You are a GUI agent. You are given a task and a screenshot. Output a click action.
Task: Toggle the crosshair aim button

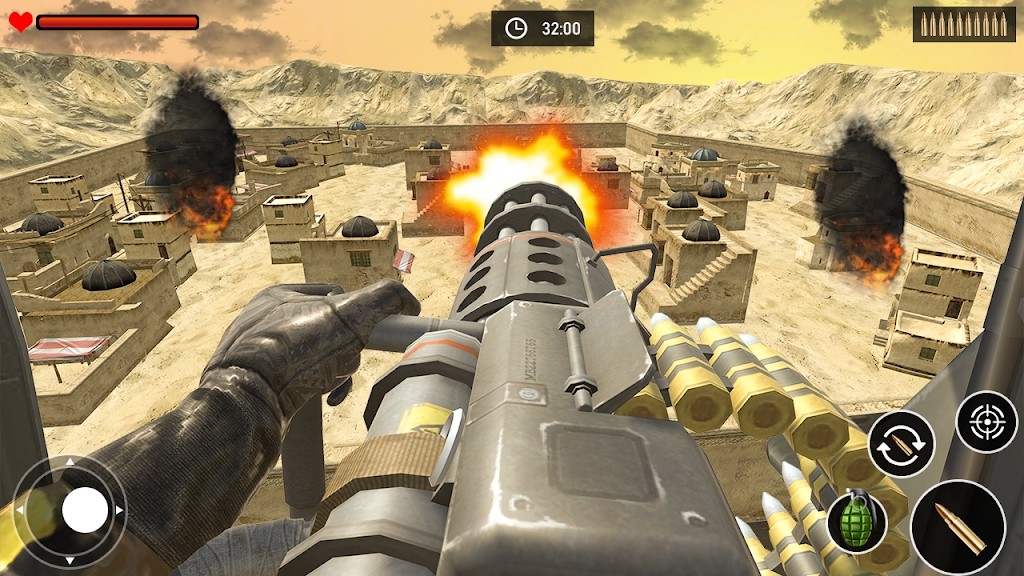pos(986,421)
